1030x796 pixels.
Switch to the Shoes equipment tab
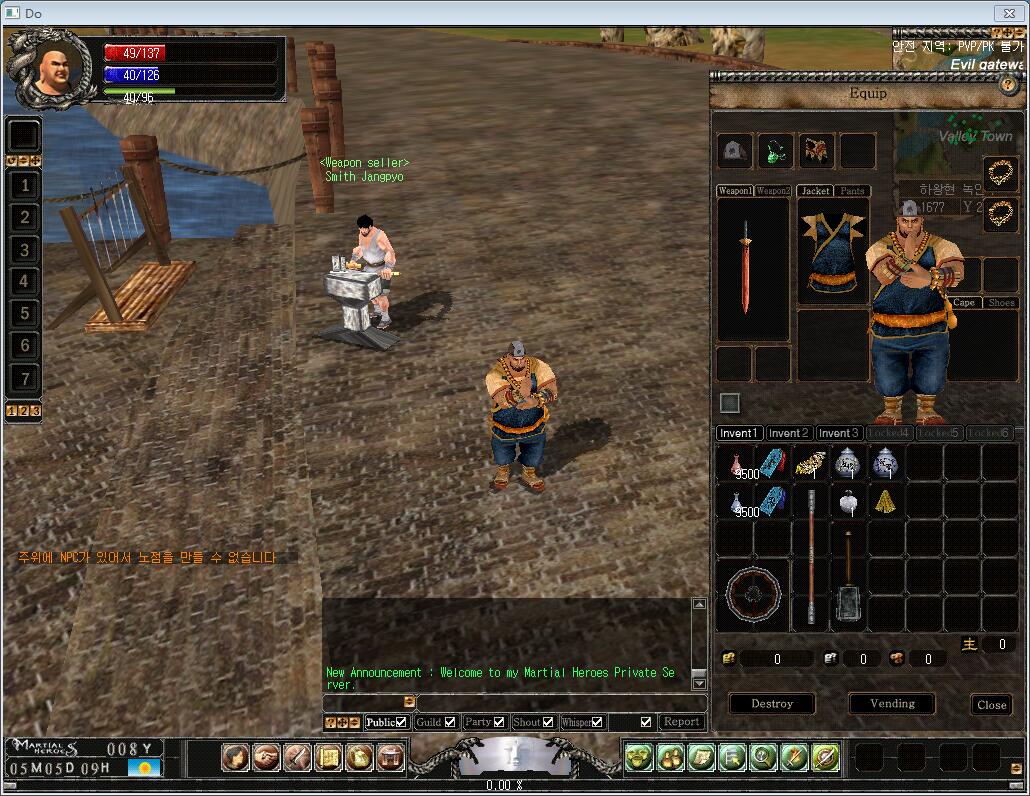pos(1001,303)
